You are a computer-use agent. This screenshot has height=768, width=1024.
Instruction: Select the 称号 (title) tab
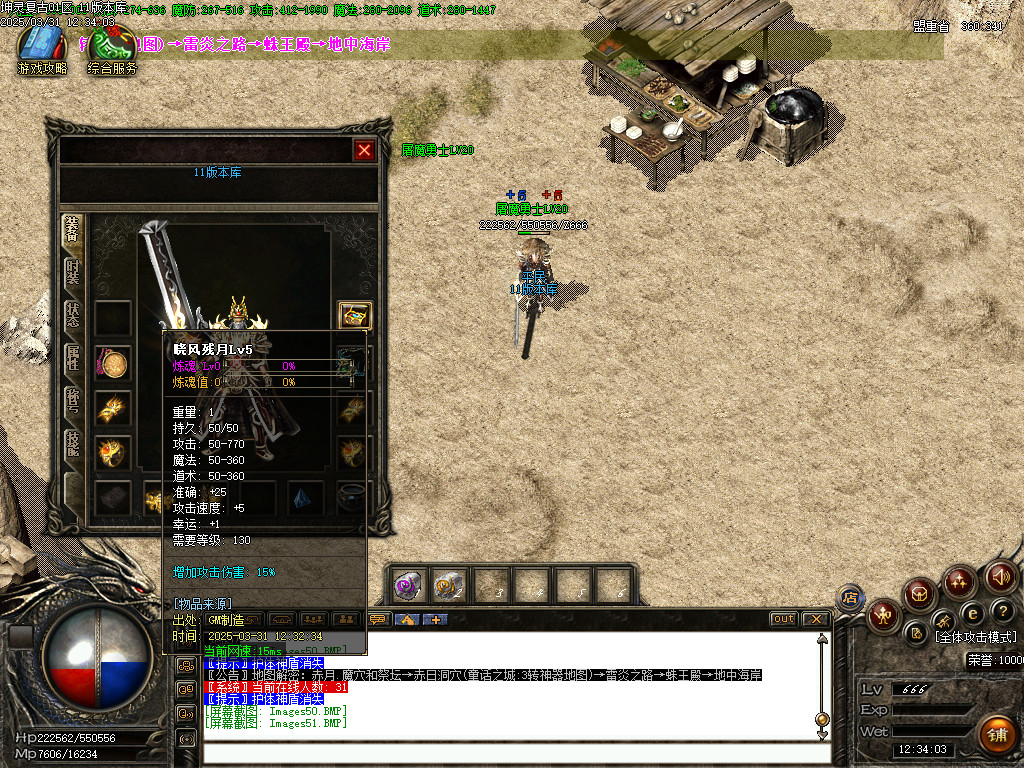pos(73,401)
